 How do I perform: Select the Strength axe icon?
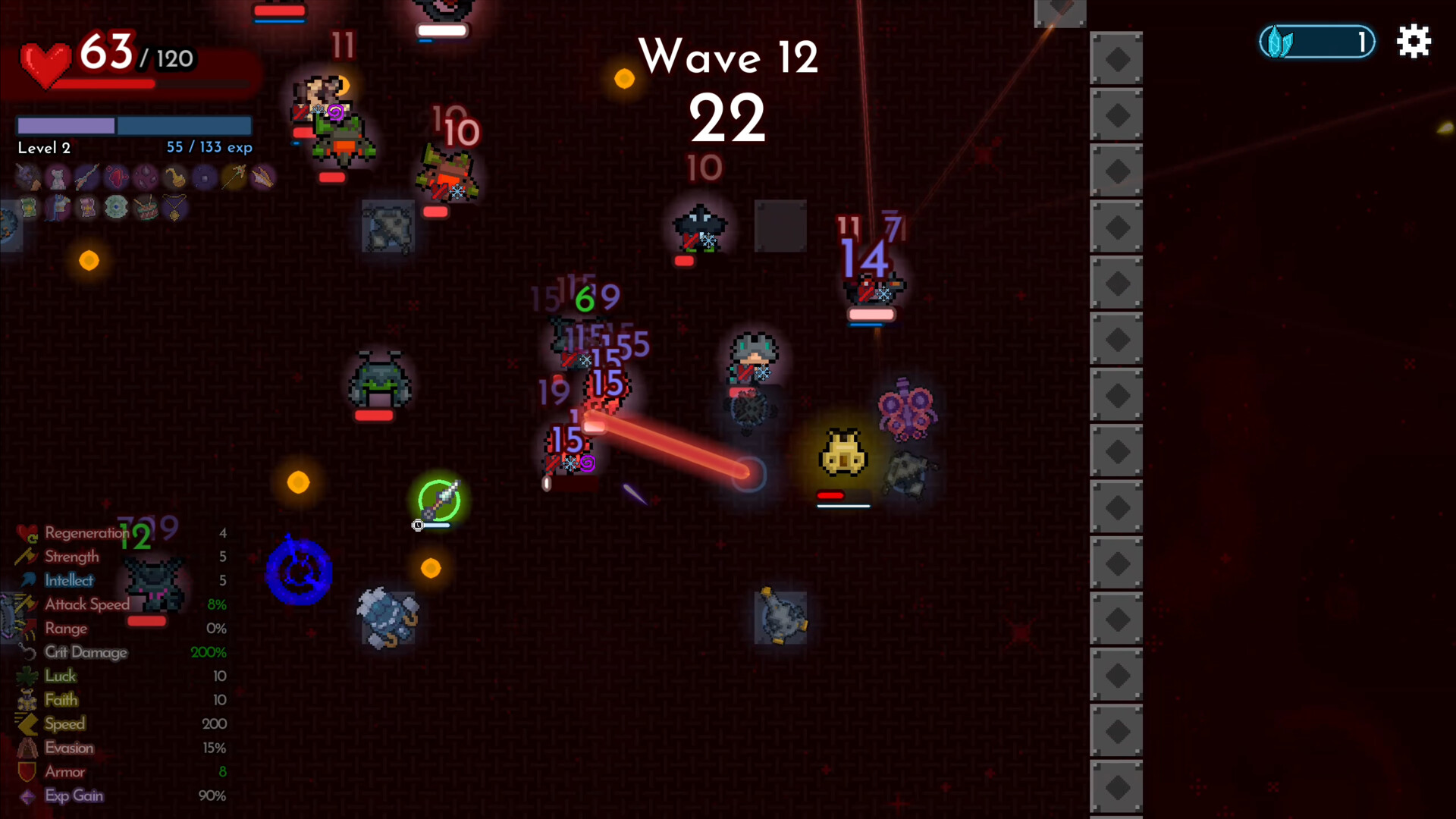click(27, 557)
